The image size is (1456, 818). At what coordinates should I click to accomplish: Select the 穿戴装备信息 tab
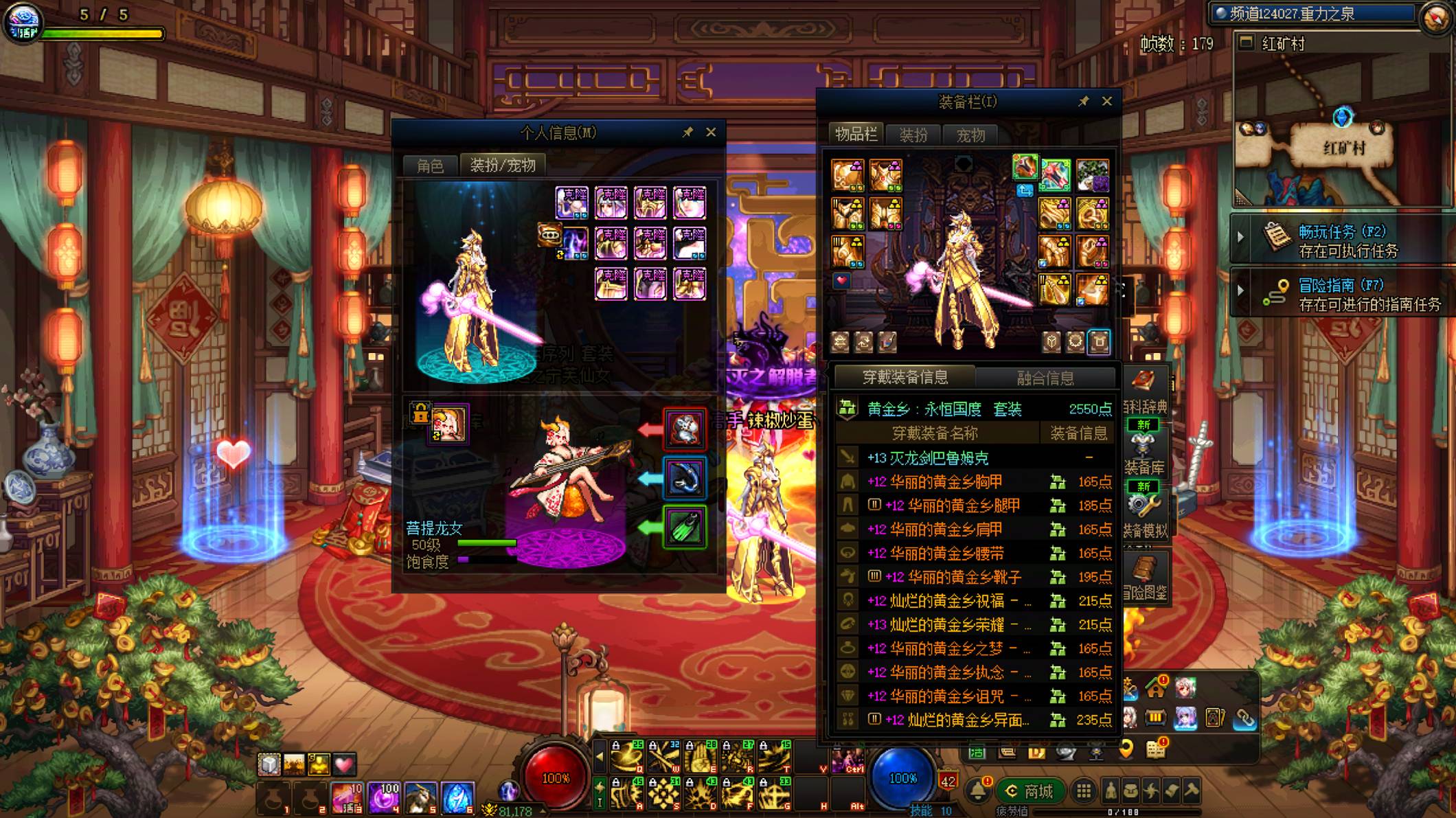(x=905, y=377)
